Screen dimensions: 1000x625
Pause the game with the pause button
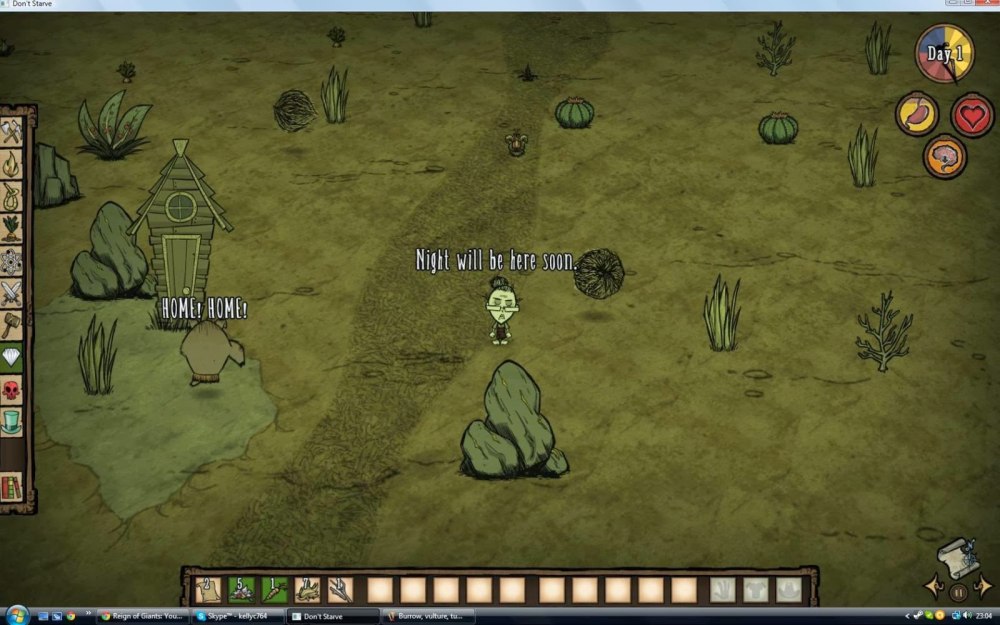(958, 593)
